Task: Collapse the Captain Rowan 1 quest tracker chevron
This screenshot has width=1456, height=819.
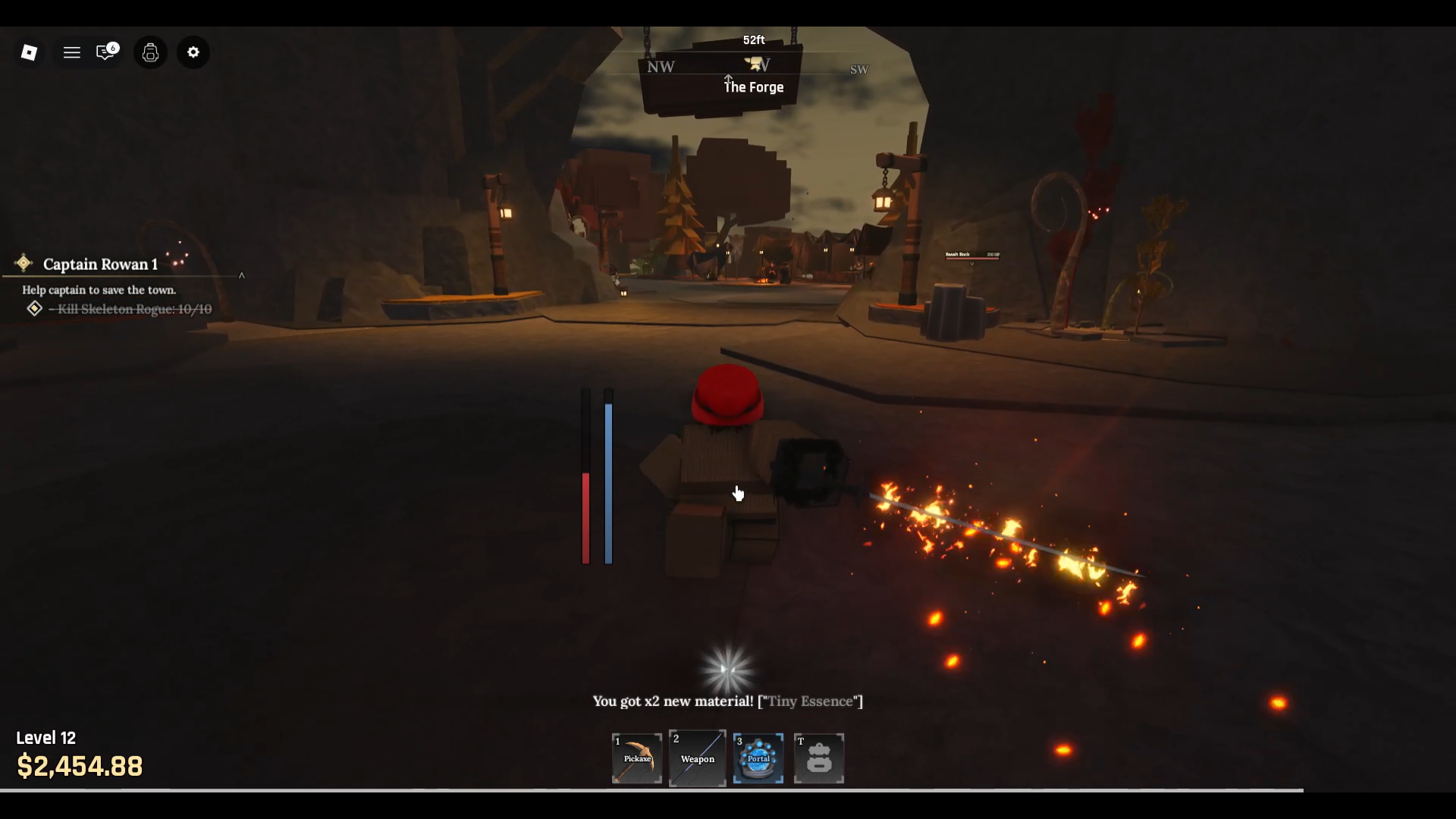Action: (x=242, y=275)
